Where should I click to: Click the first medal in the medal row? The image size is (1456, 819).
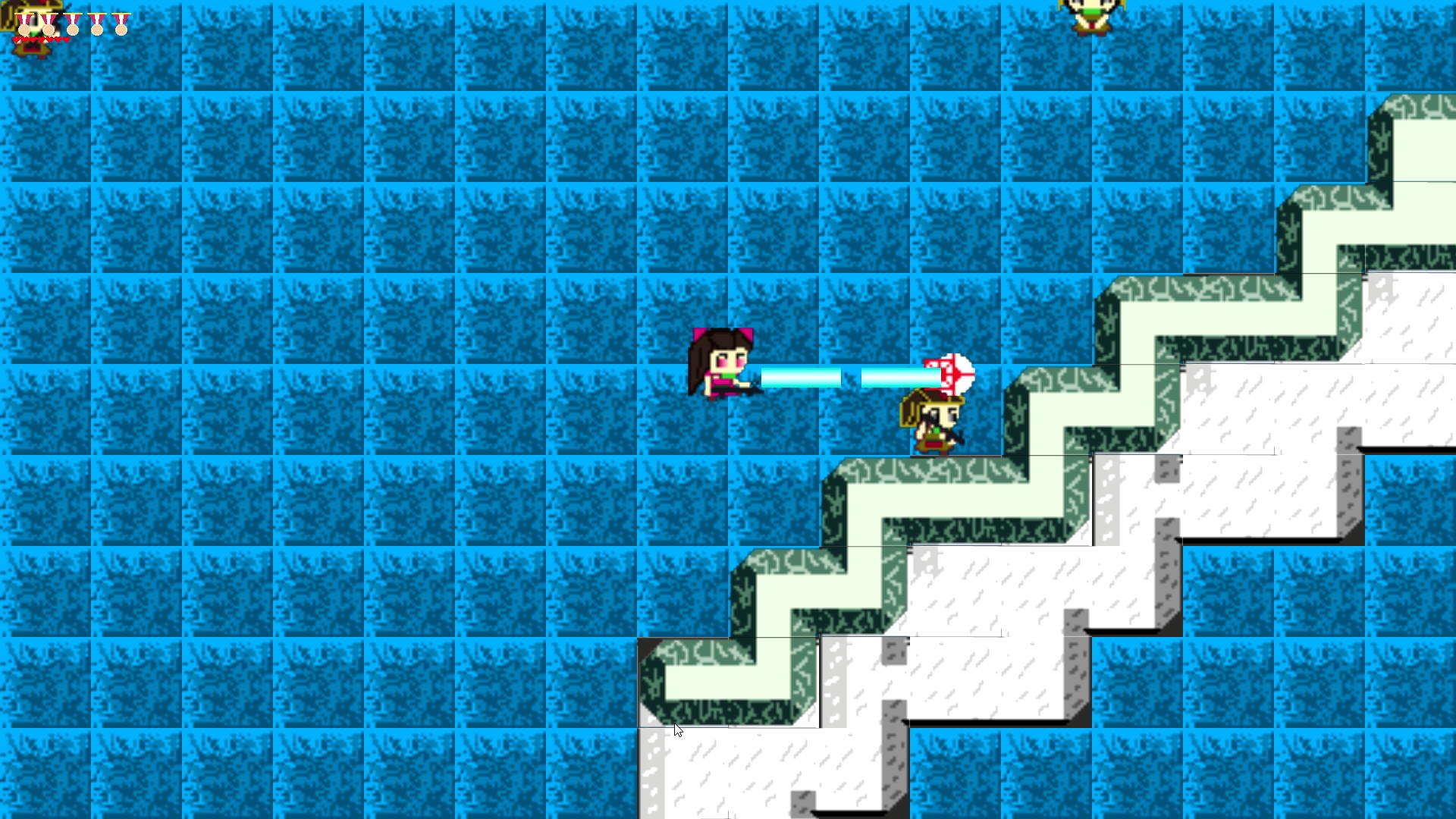click(24, 29)
